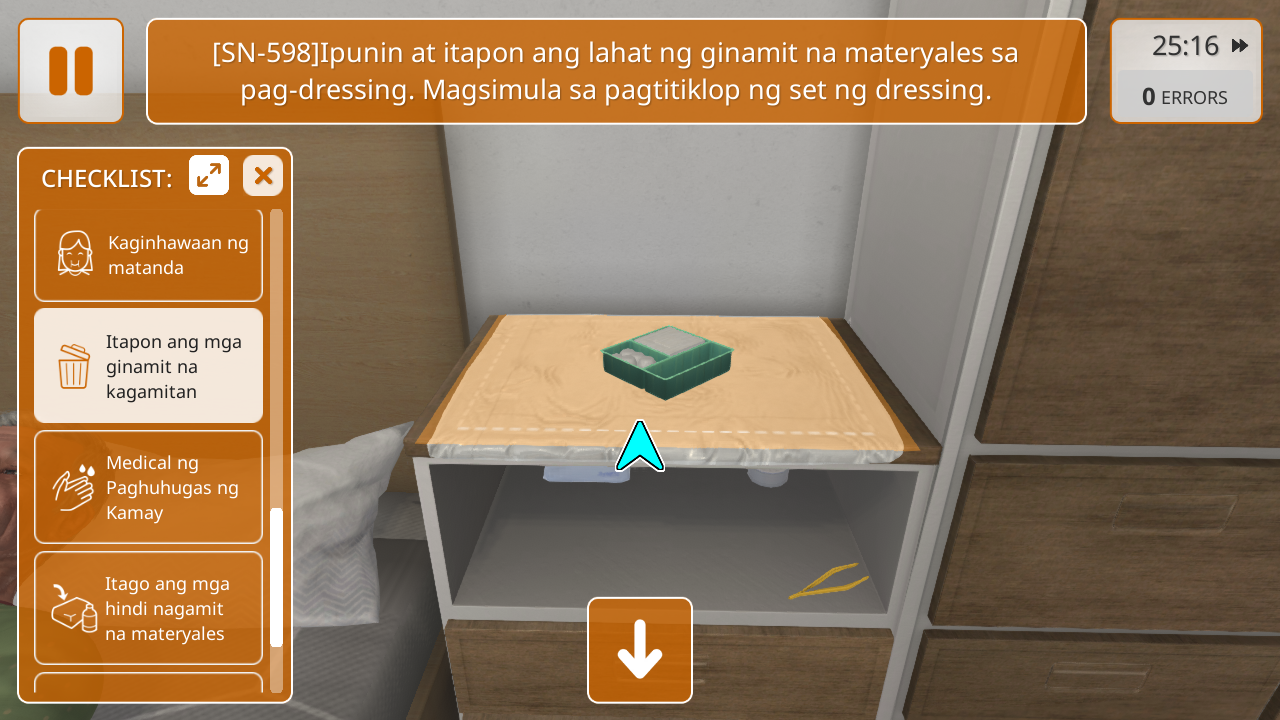This screenshot has height=720, width=1280.
Task: Pause the simulation
Action: pos(71,71)
